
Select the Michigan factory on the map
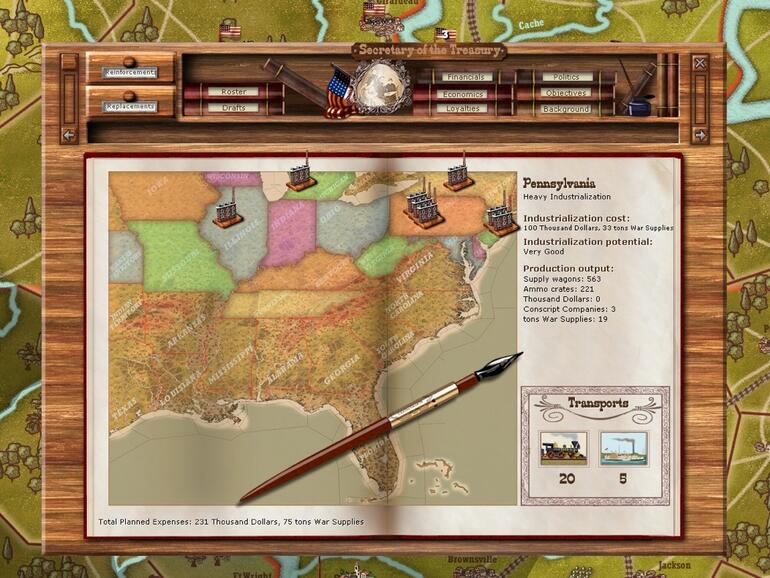tap(300, 175)
